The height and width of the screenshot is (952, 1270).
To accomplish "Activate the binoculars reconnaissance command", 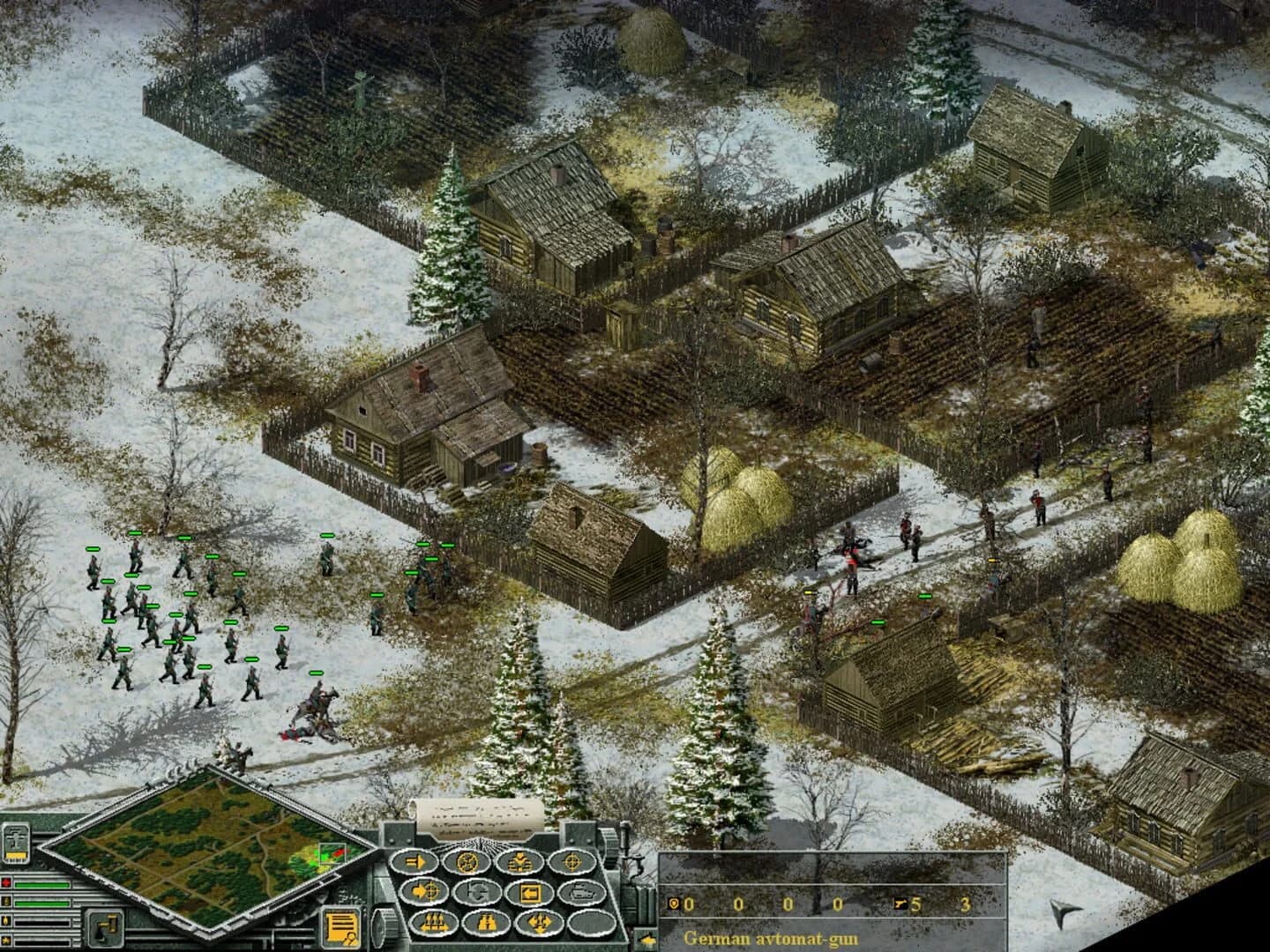I will [x=487, y=923].
